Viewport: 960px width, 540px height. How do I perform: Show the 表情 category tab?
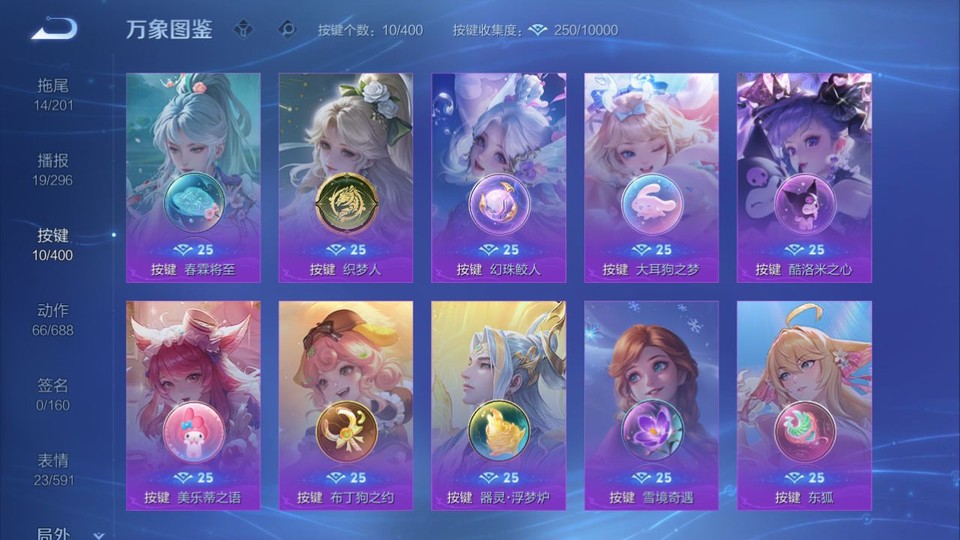53,470
